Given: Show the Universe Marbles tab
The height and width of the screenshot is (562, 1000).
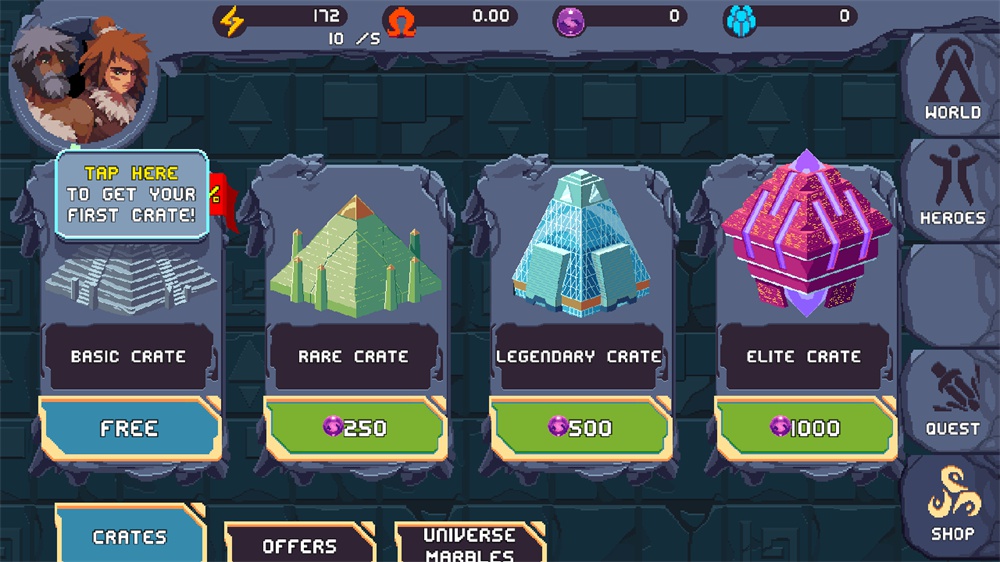Looking at the screenshot, I should pyautogui.click(x=469, y=545).
